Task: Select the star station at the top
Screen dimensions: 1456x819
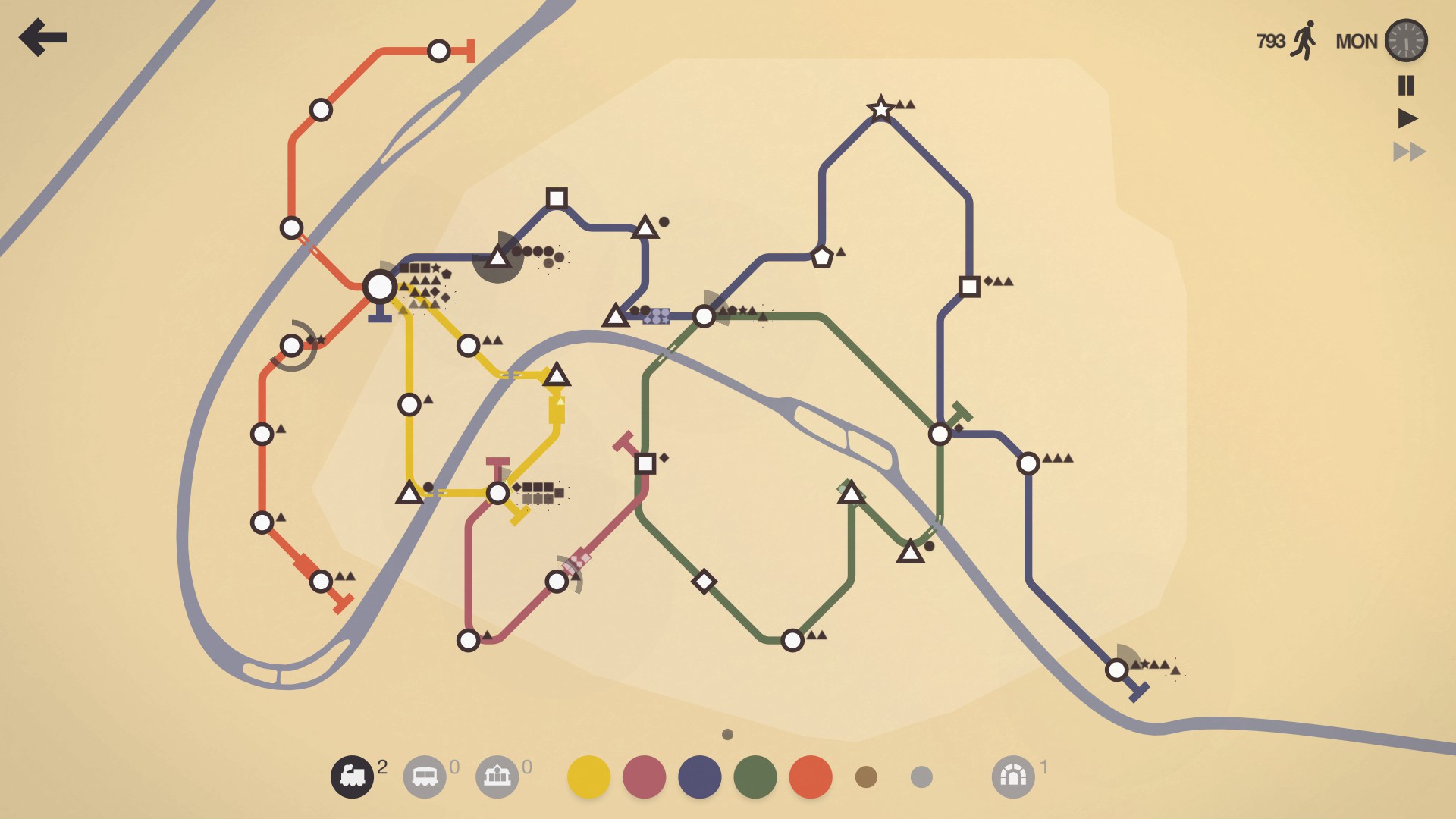Action: coord(880,108)
